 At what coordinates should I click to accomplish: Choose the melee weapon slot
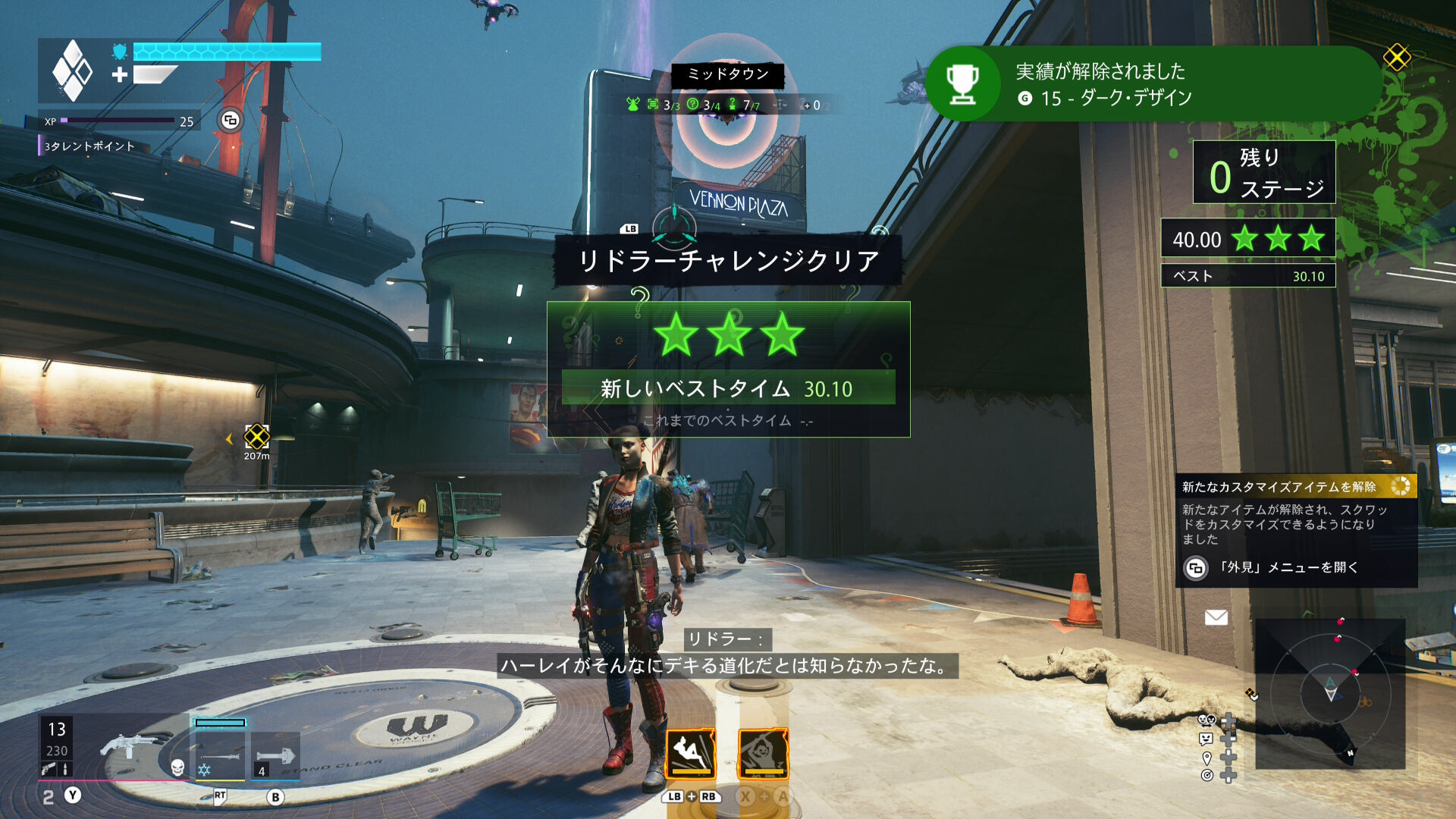point(275,756)
